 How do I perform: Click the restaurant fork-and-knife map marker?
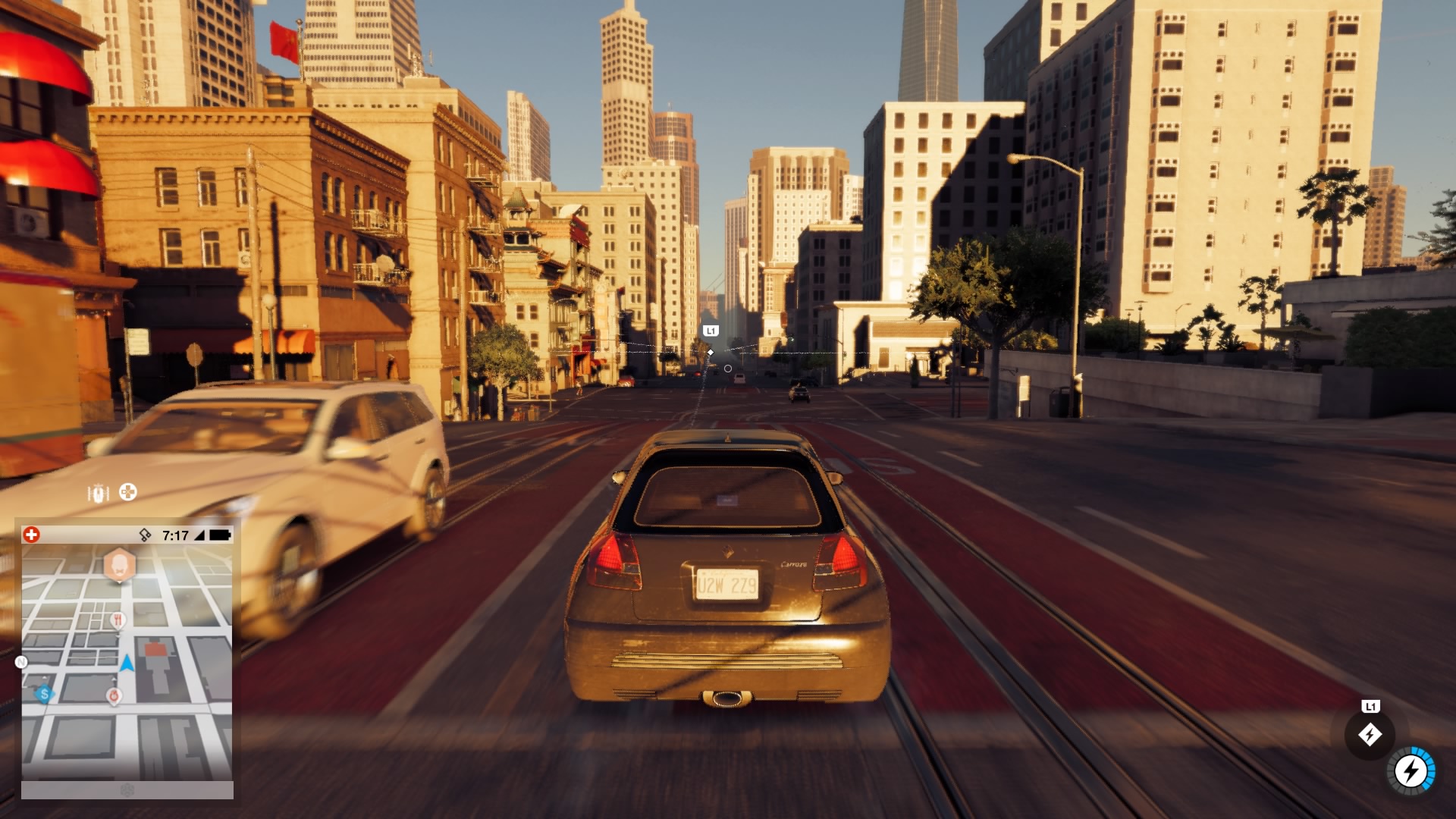point(118,621)
